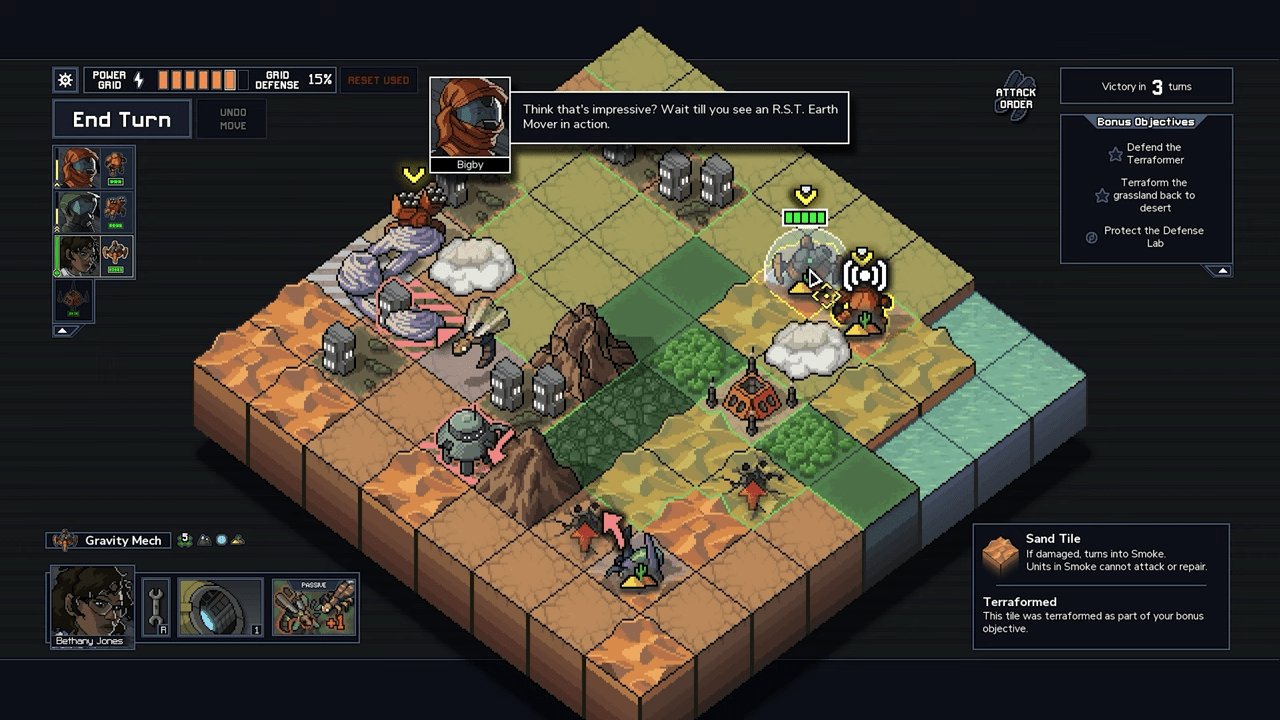The width and height of the screenshot is (1280, 720).
Task: Open the gear settings menu
Action: tap(65, 80)
